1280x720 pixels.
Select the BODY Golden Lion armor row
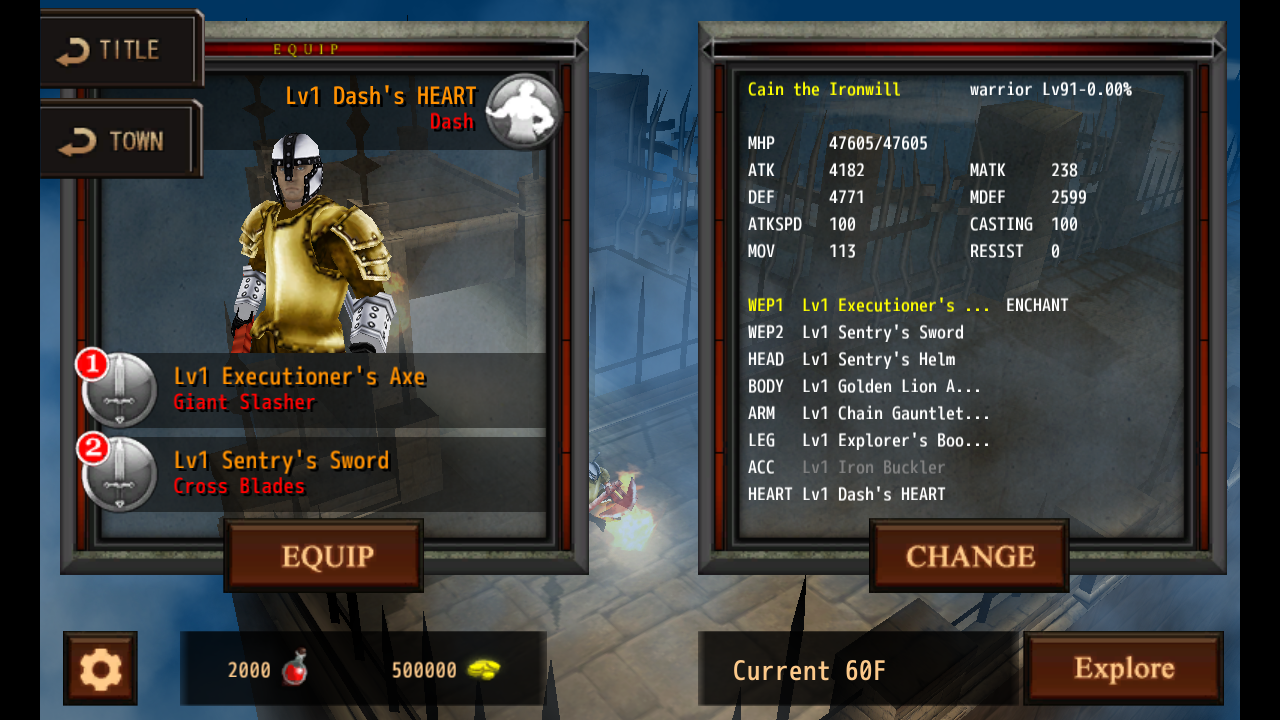(x=865, y=386)
